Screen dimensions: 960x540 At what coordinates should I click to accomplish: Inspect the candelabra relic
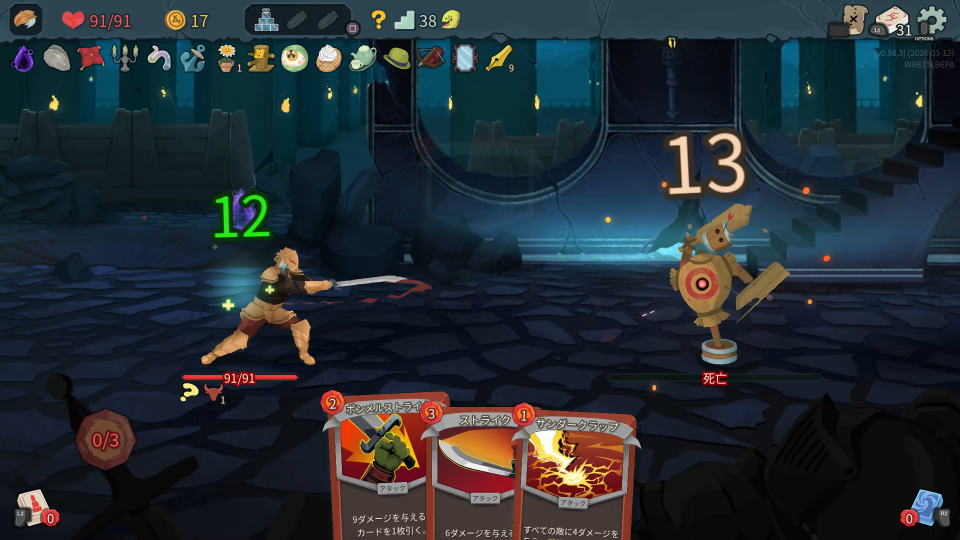point(124,58)
